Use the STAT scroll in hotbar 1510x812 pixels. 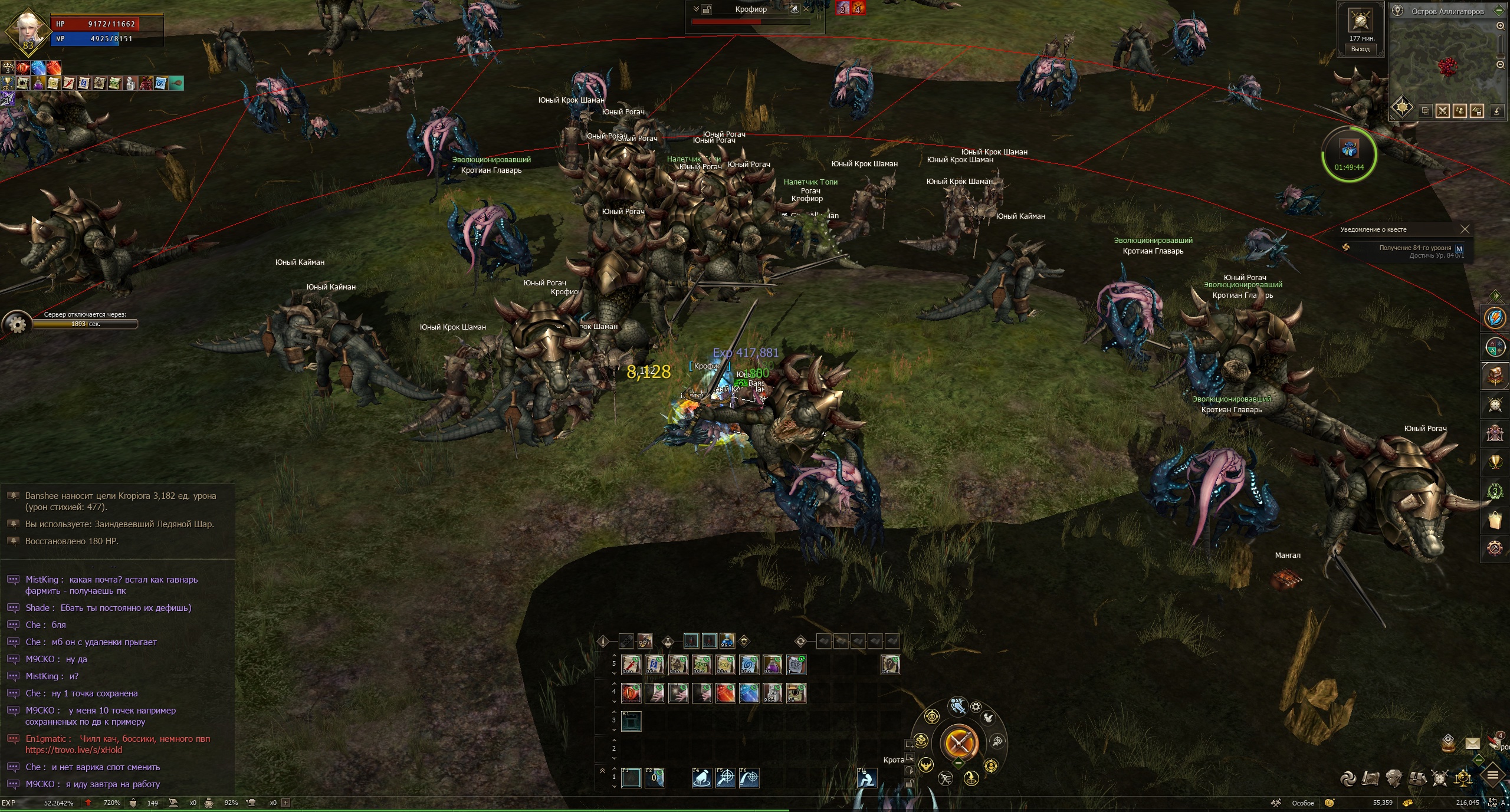click(x=701, y=665)
